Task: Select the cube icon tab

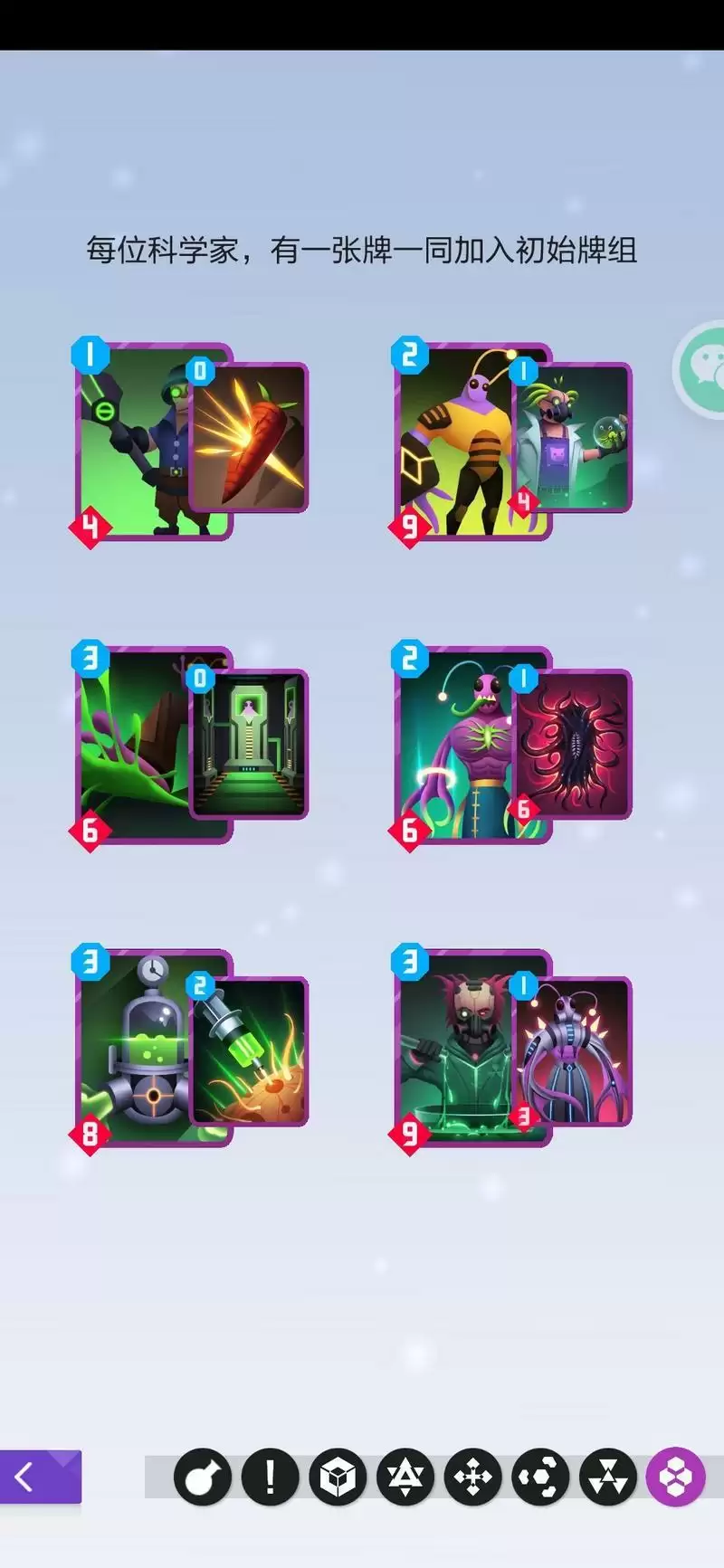Action: point(338,1477)
